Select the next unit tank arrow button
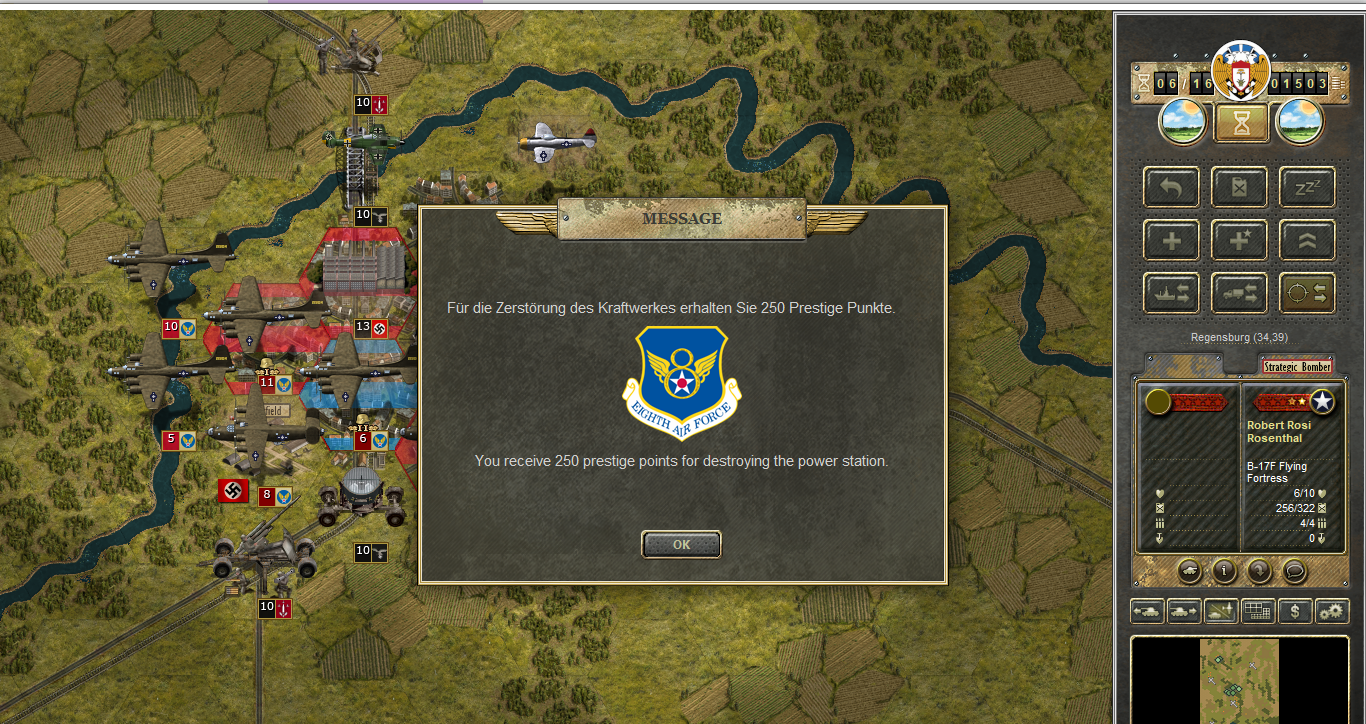 [x=1184, y=610]
